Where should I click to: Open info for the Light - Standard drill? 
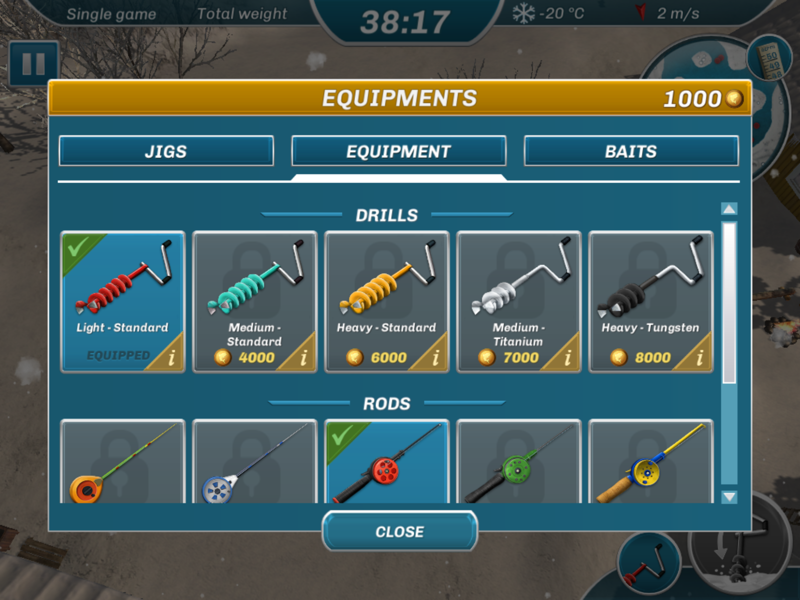(172, 358)
